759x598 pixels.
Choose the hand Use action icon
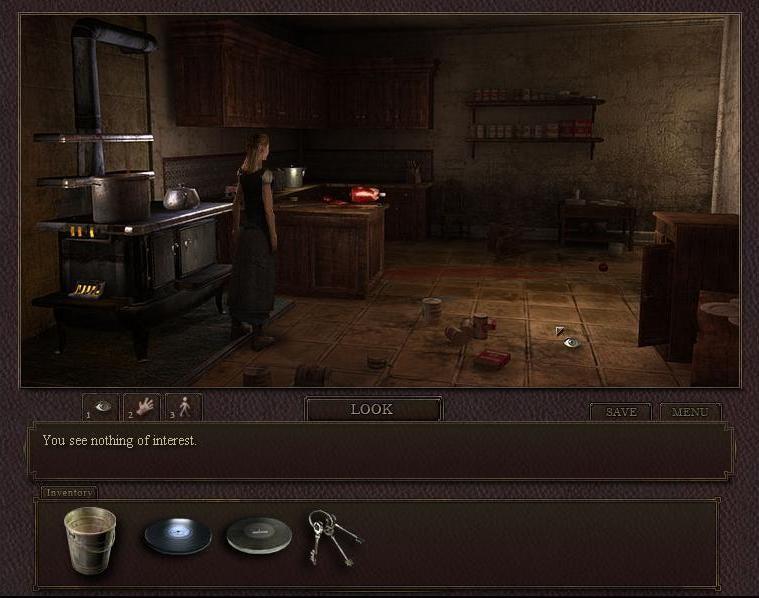[143, 408]
